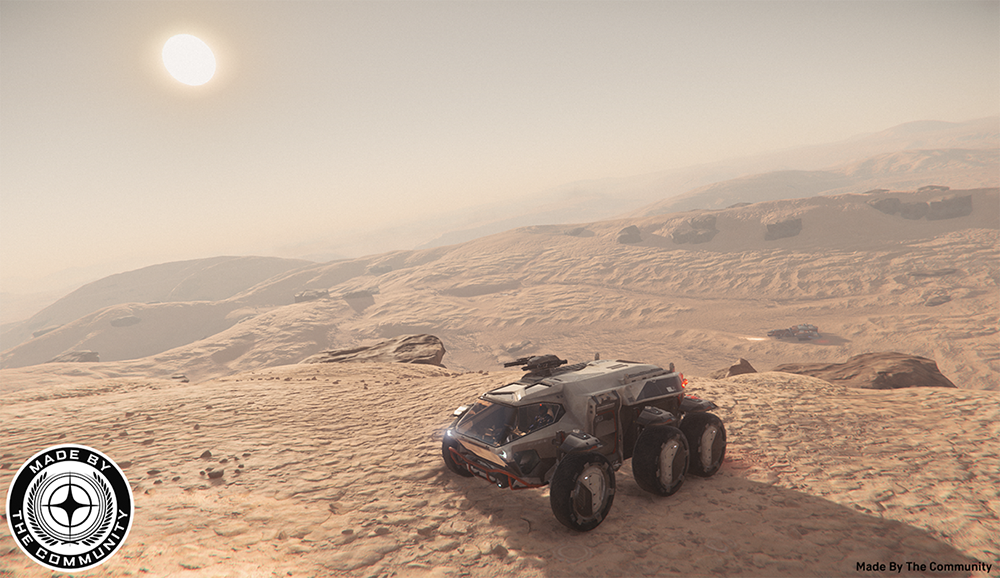Click the Made By The Community circular badge

(x=69, y=507)
